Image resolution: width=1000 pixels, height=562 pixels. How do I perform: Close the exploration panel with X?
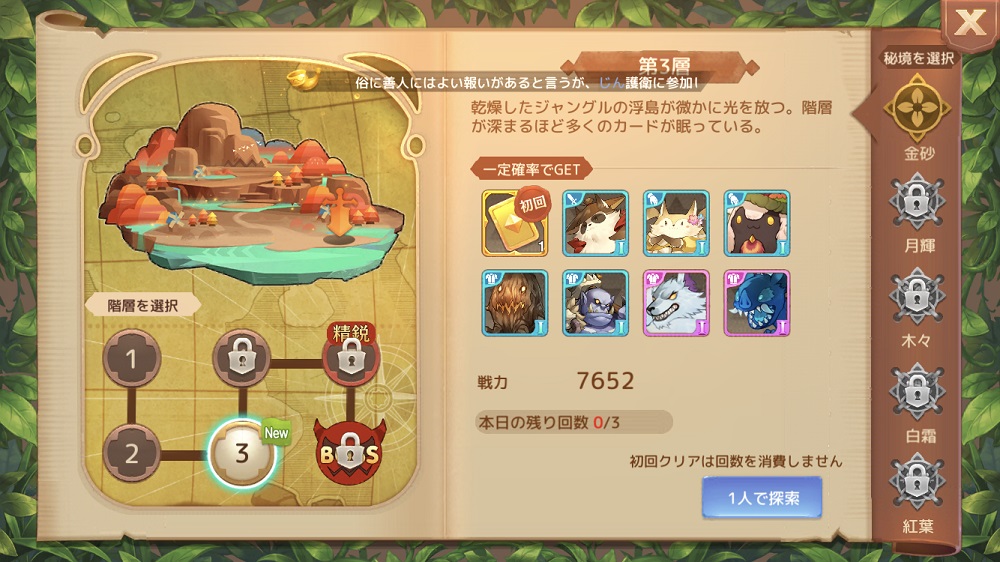(969, 24)
